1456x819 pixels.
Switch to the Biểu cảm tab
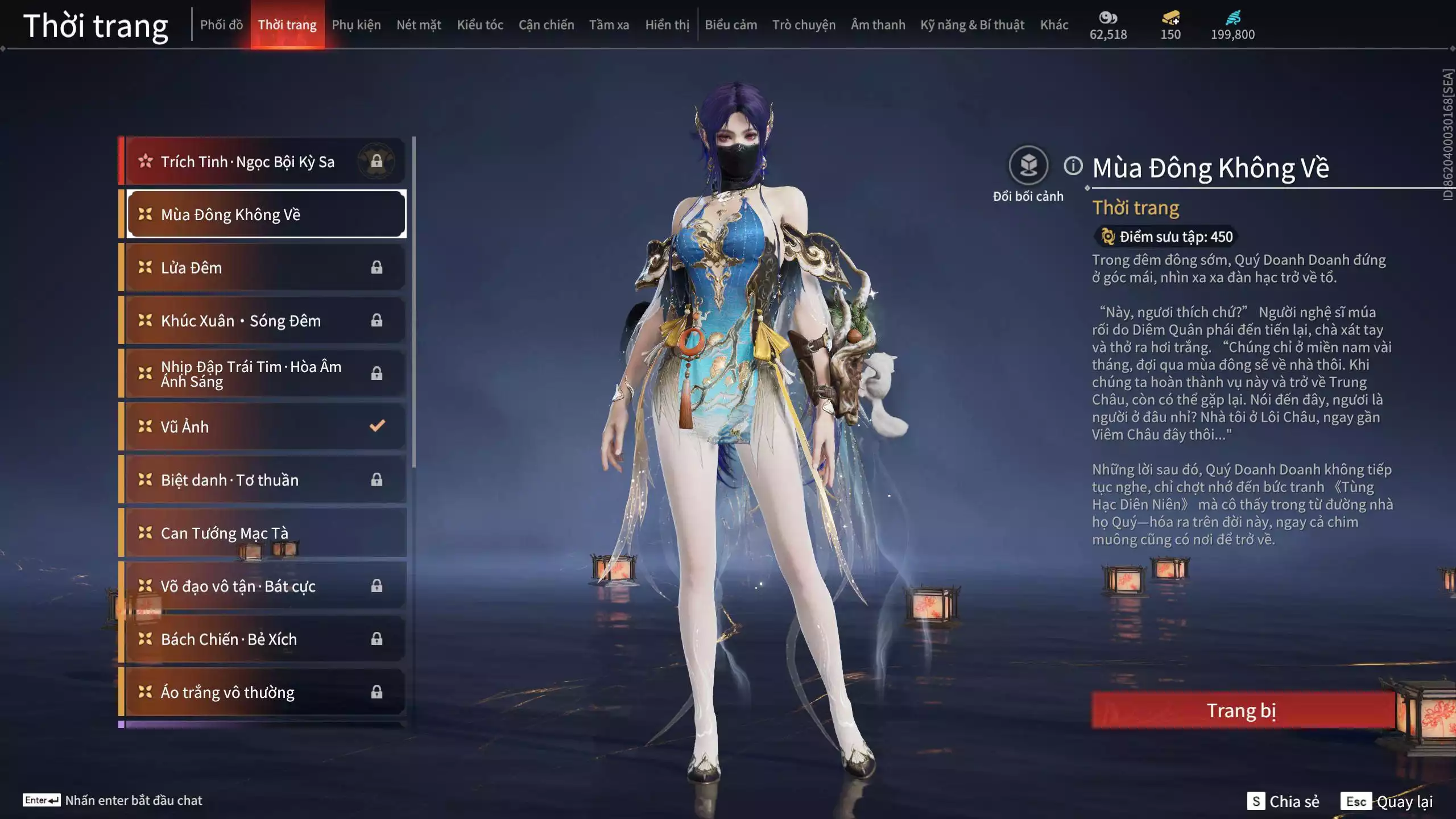tap(731, 25)
